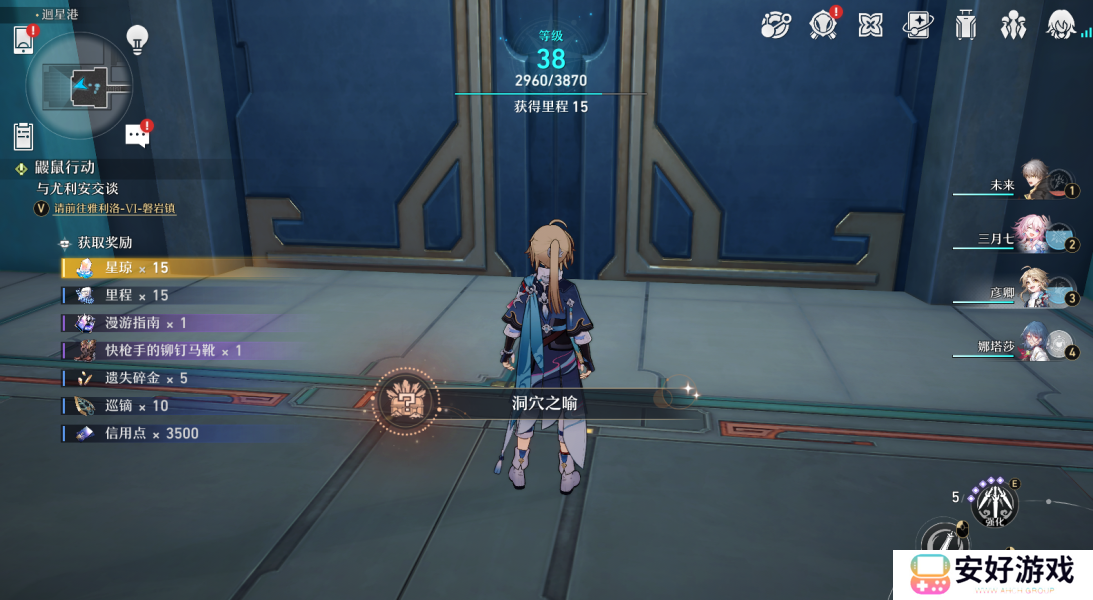Screen dimensions: 1093x600
Task: Click the lightbulb hint icon
Action: (x=137, y=40)
